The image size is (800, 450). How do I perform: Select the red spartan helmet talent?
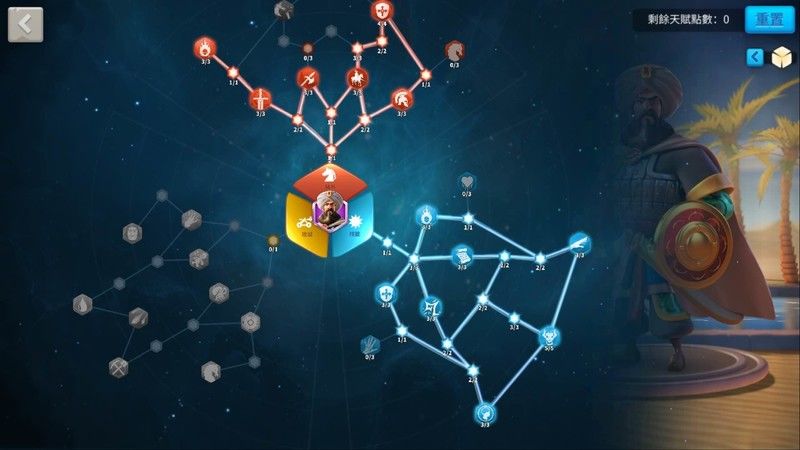[x=401, y=98]
